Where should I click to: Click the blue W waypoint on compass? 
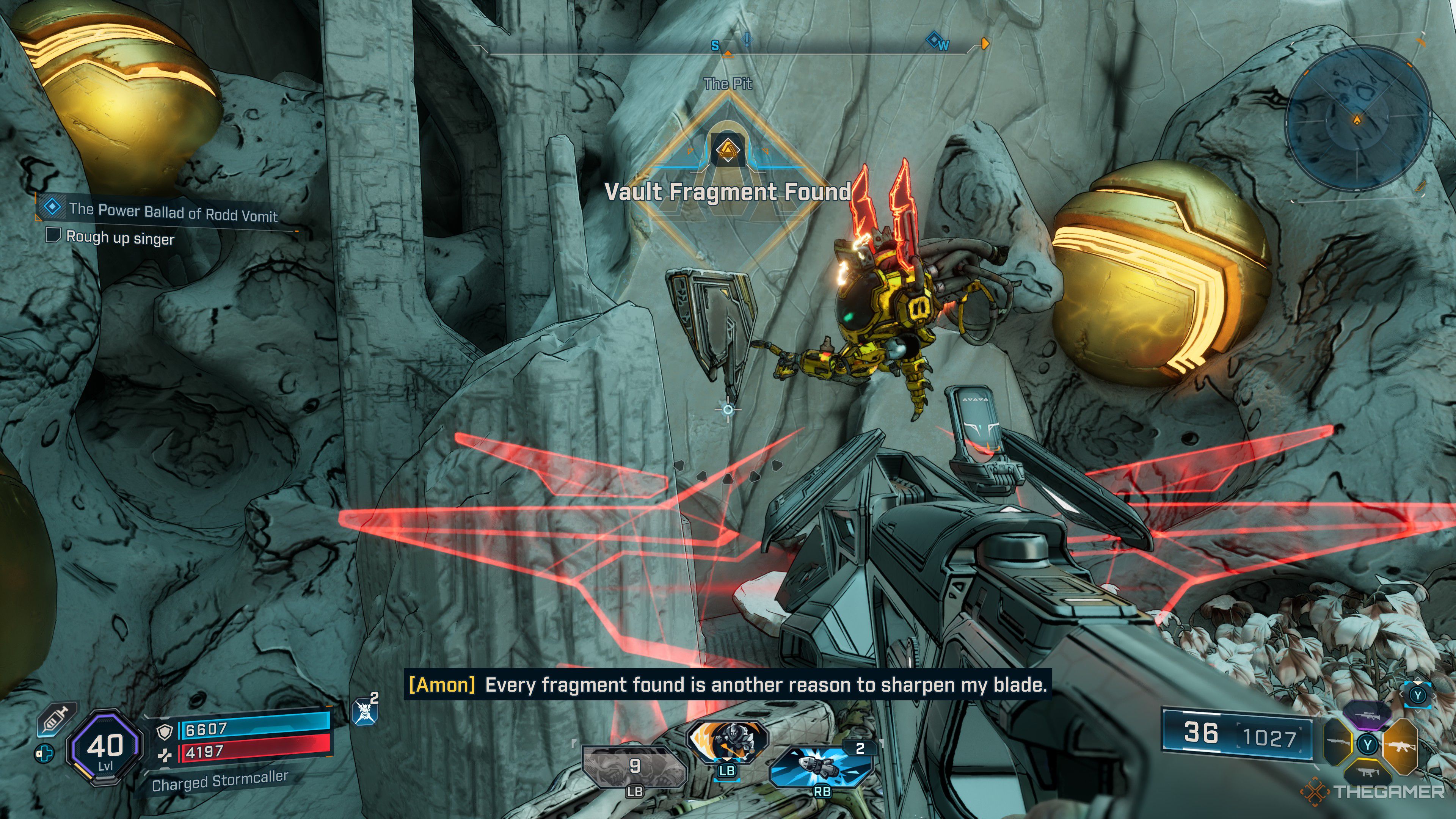(x=937, y=42)
